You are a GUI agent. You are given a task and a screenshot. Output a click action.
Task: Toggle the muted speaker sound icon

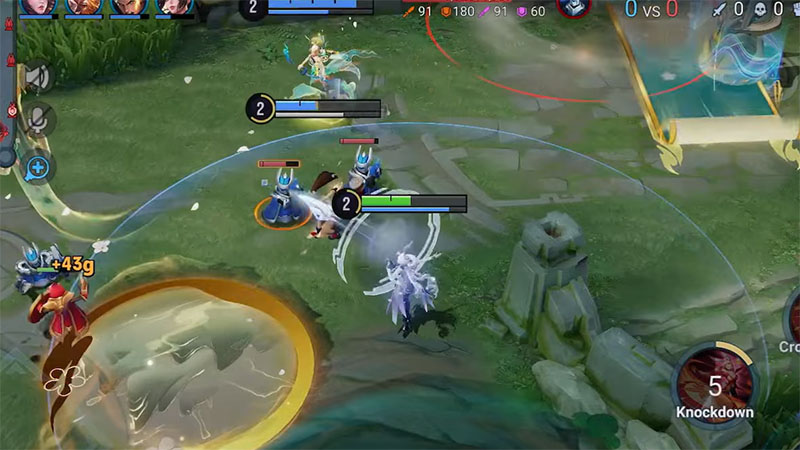point(38,77)
